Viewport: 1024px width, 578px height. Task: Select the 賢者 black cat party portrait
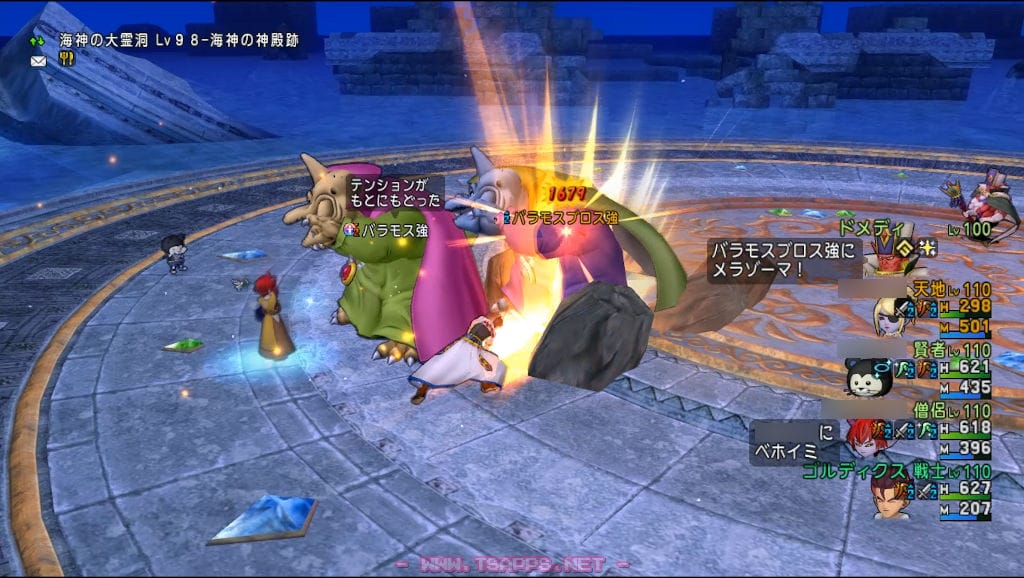point(862,378)
